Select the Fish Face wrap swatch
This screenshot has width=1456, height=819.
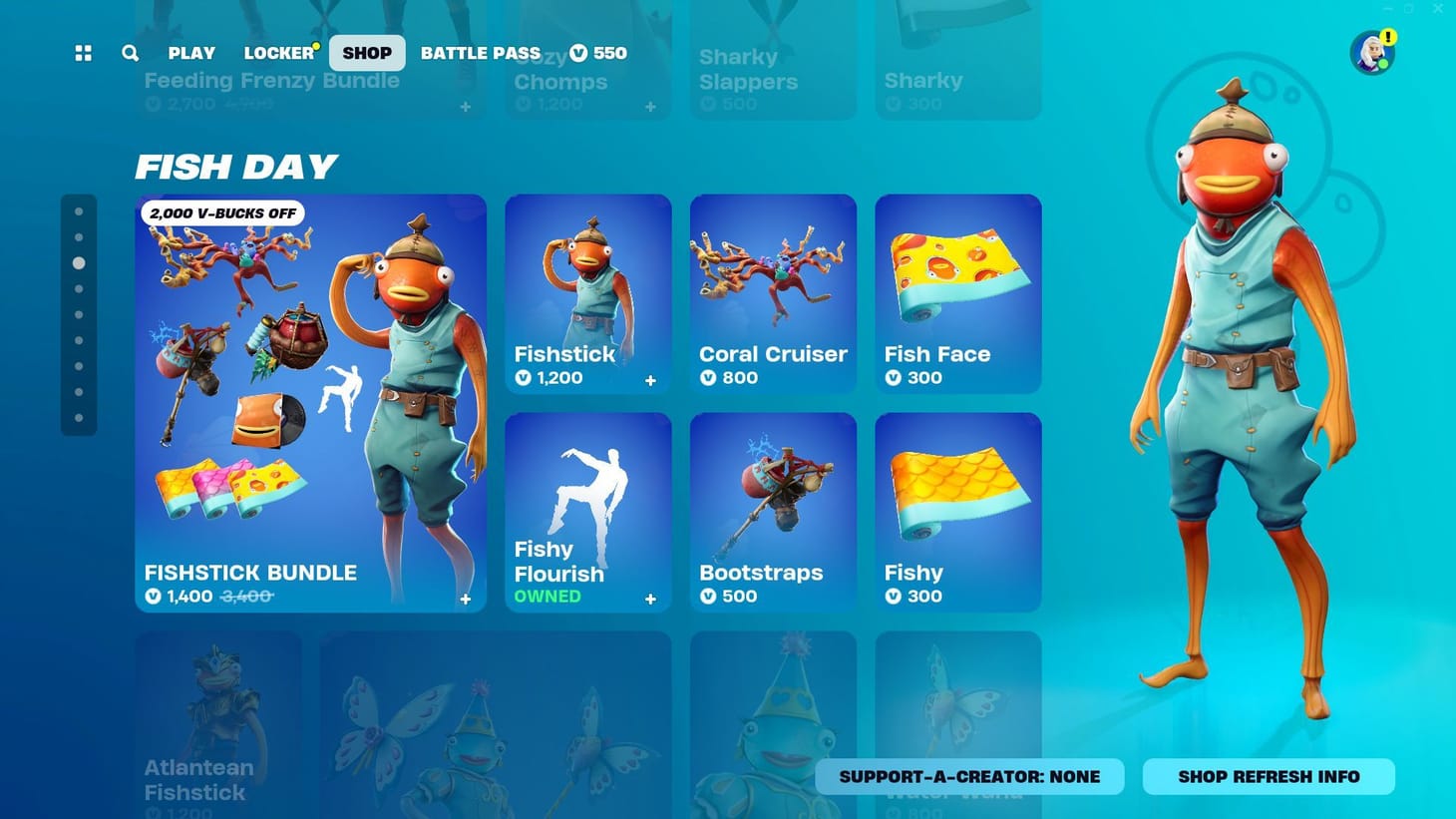957,289
